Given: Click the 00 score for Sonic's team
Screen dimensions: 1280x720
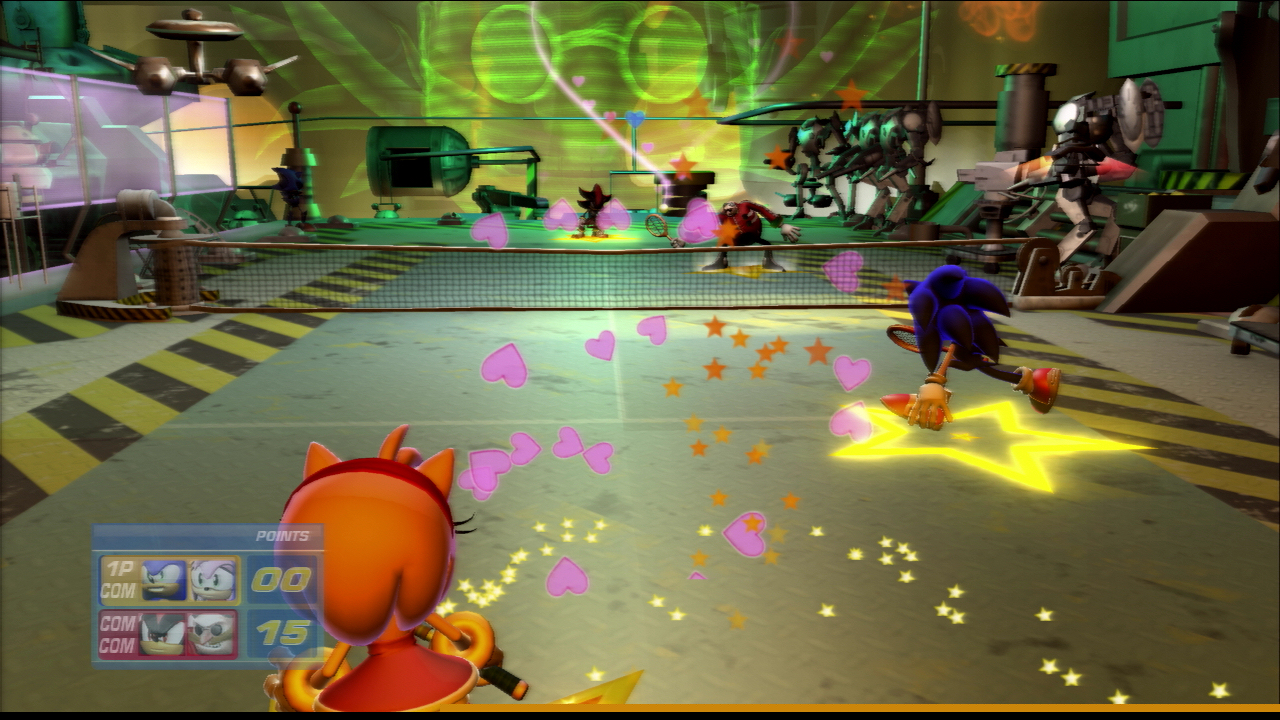Looking at the screenshot, I should pyautogui.click(x=285, y=577).
